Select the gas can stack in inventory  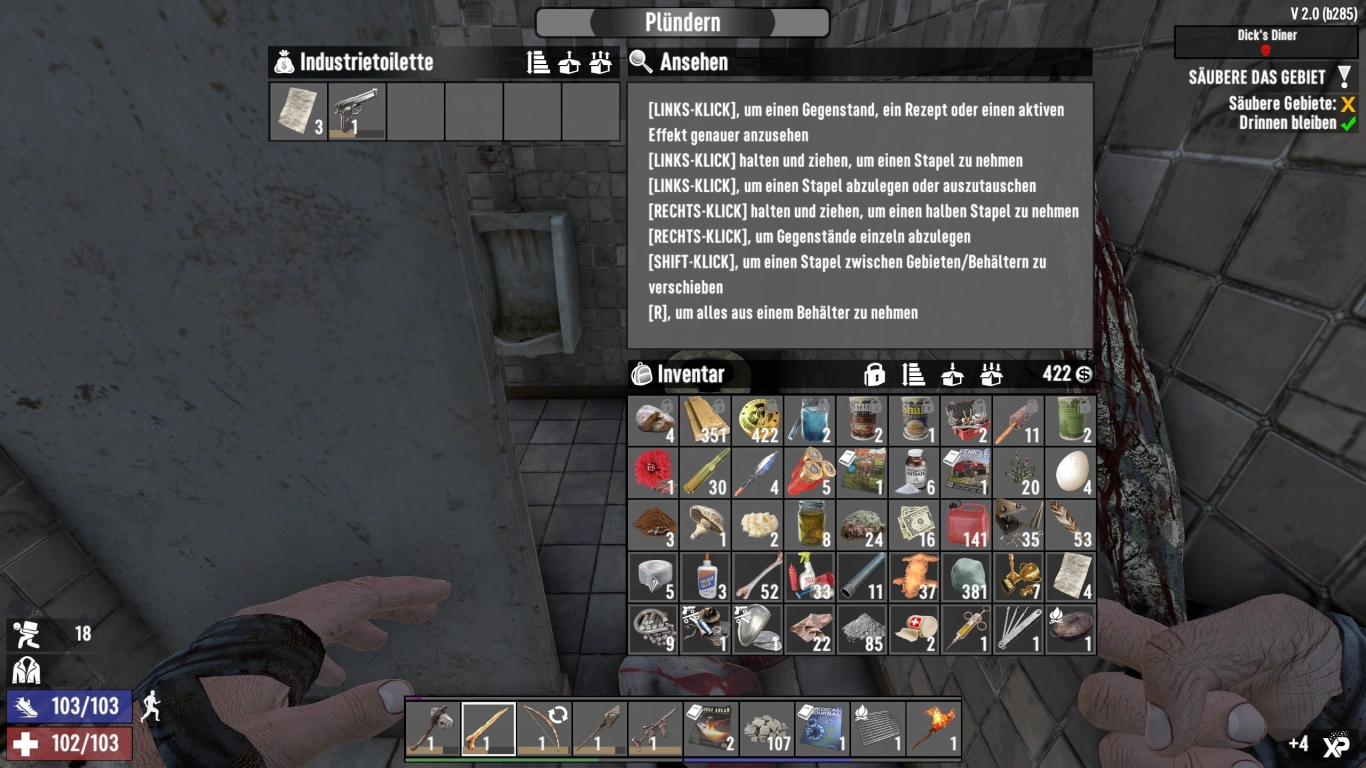tap(965, 524)
